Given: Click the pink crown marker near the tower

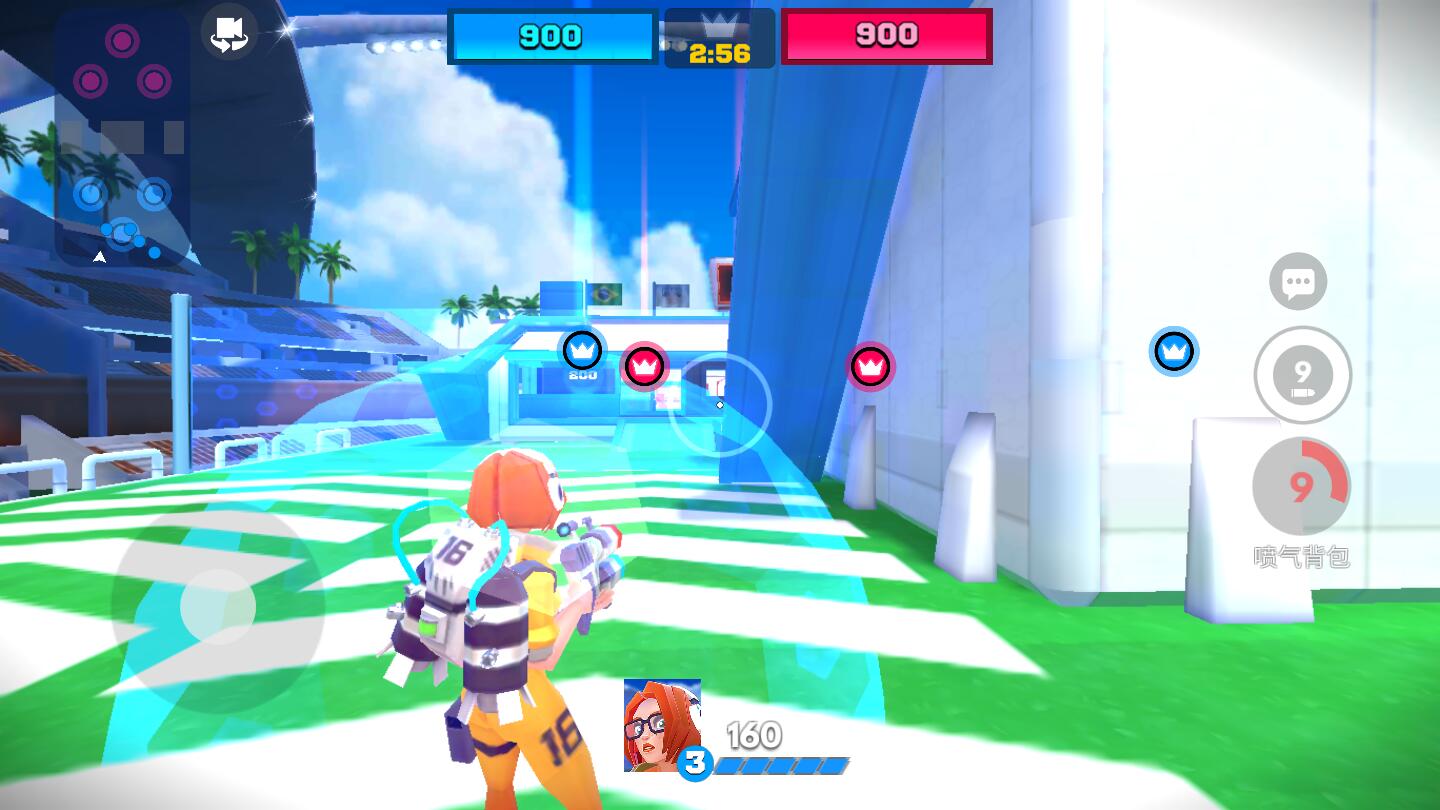Looking at the screenshot, I should [872, 367].
